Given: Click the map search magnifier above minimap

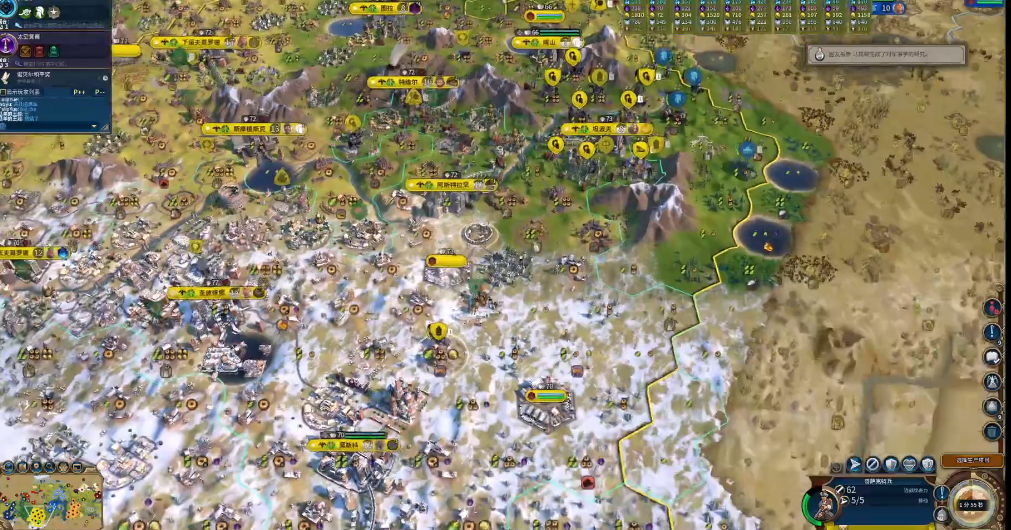Looking at the screenshot, I should click(52, 467).
